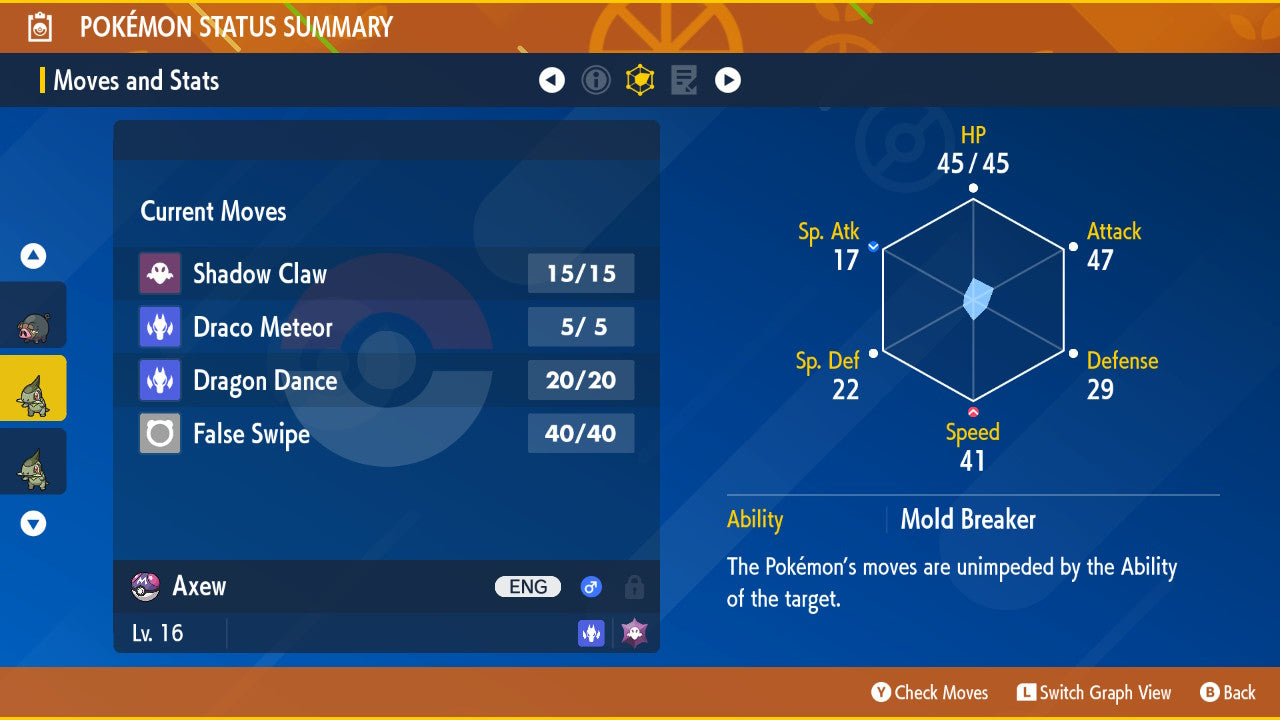Viewport: 1280px width, 720px height.
Task: Click the Check Moves option
Action: (x=930, y=693)
